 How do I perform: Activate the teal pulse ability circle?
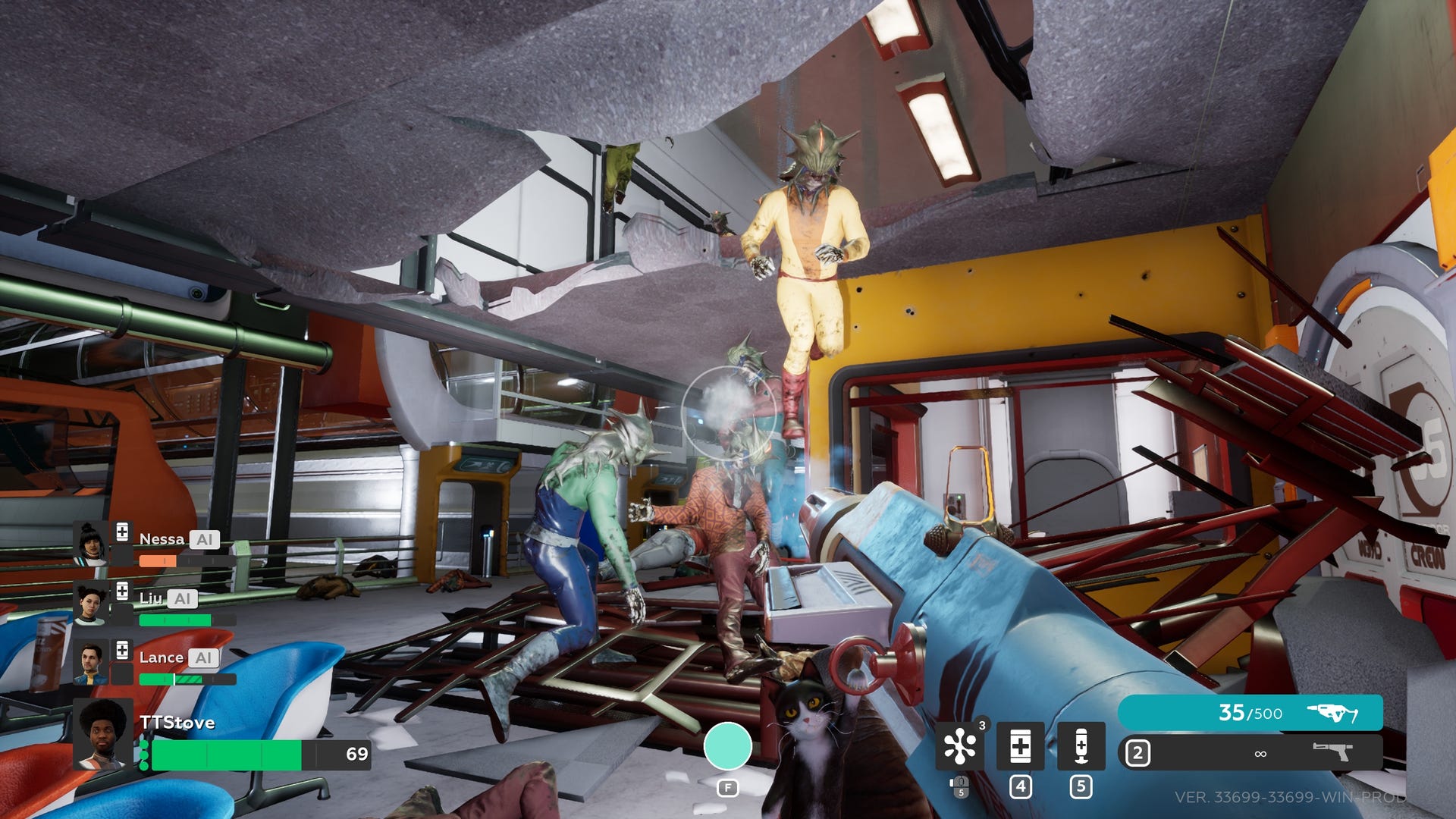coord(727,746)
